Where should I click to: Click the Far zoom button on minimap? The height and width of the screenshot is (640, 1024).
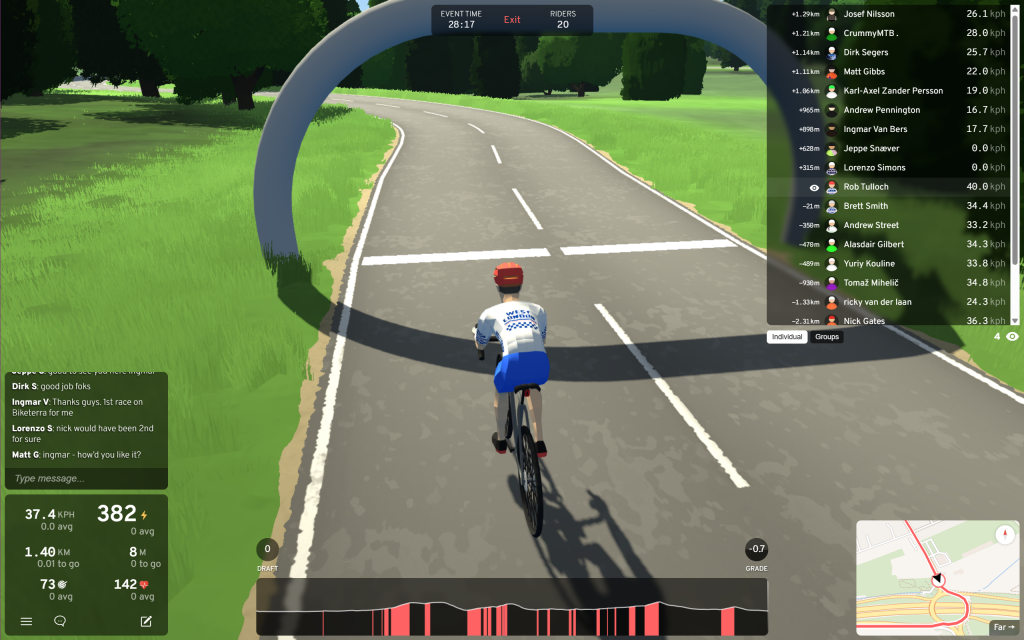point(1001,627)
